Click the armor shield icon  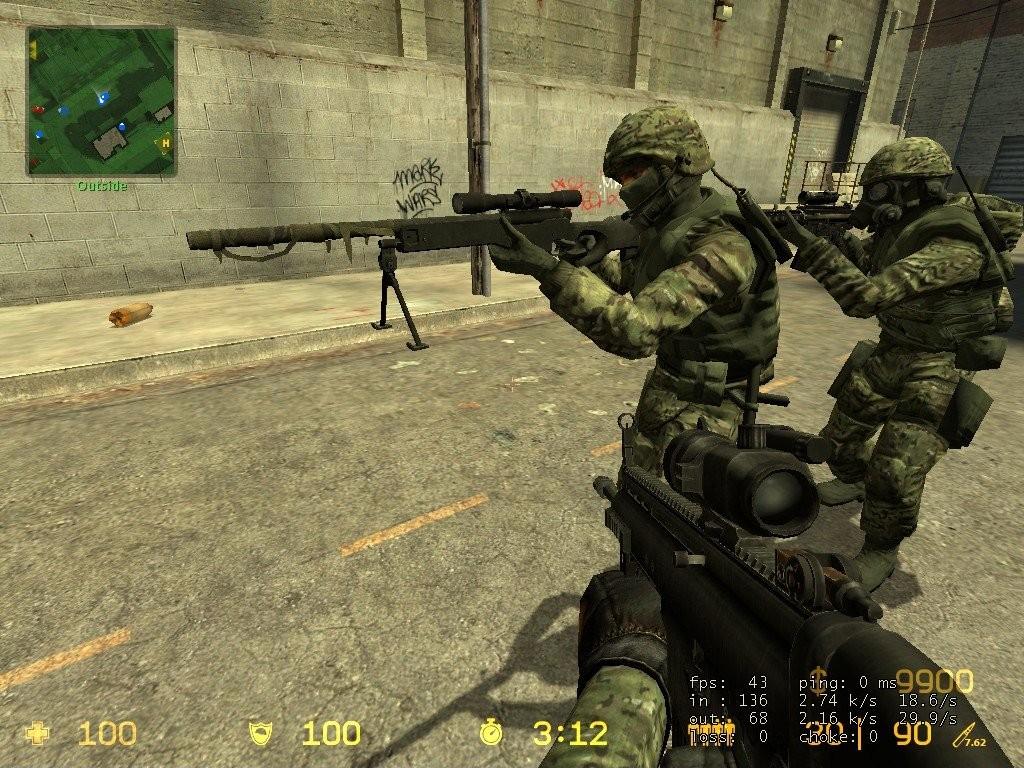click(261, 734)
